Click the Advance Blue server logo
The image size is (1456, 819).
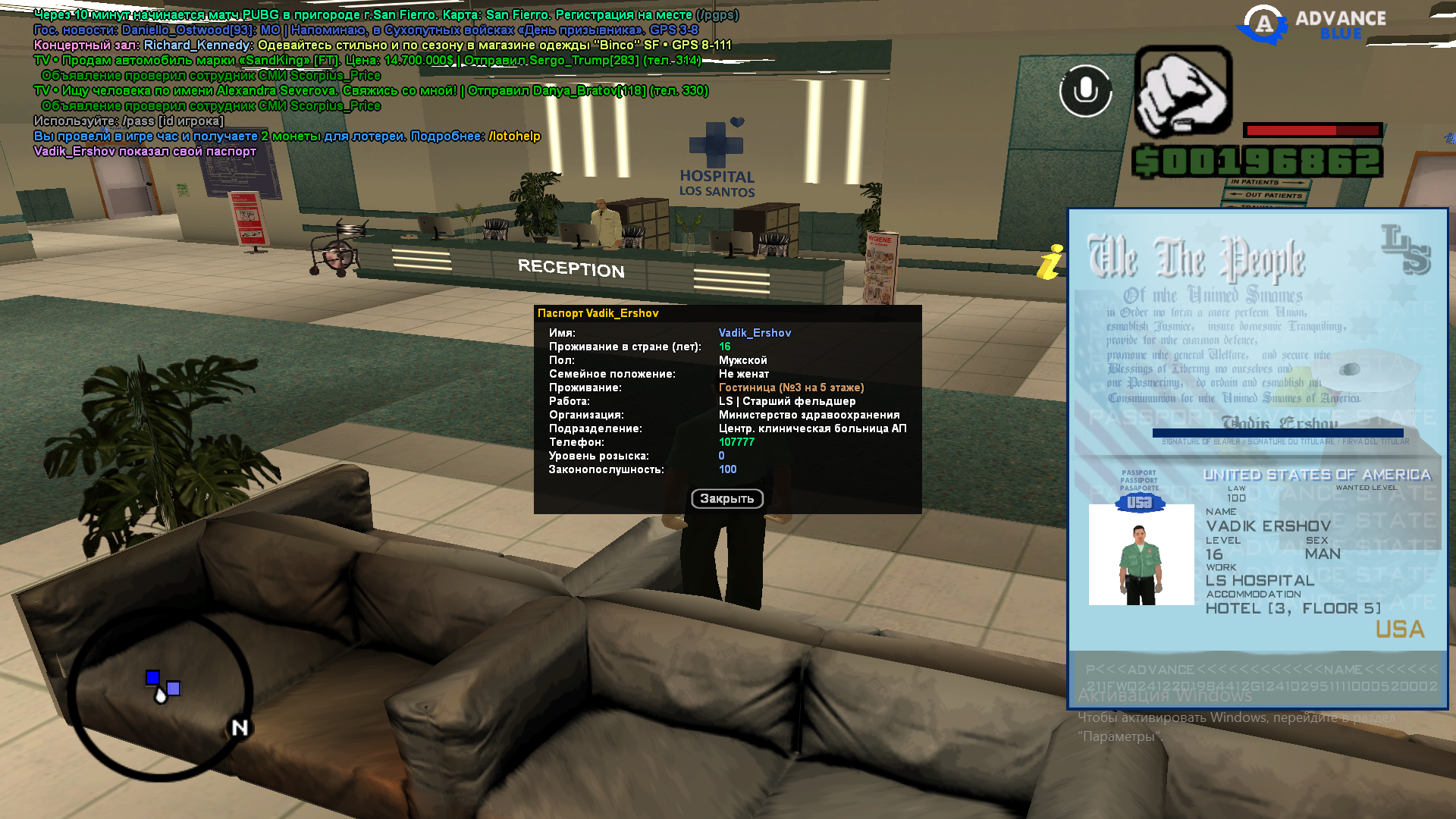pos(1311,25)
